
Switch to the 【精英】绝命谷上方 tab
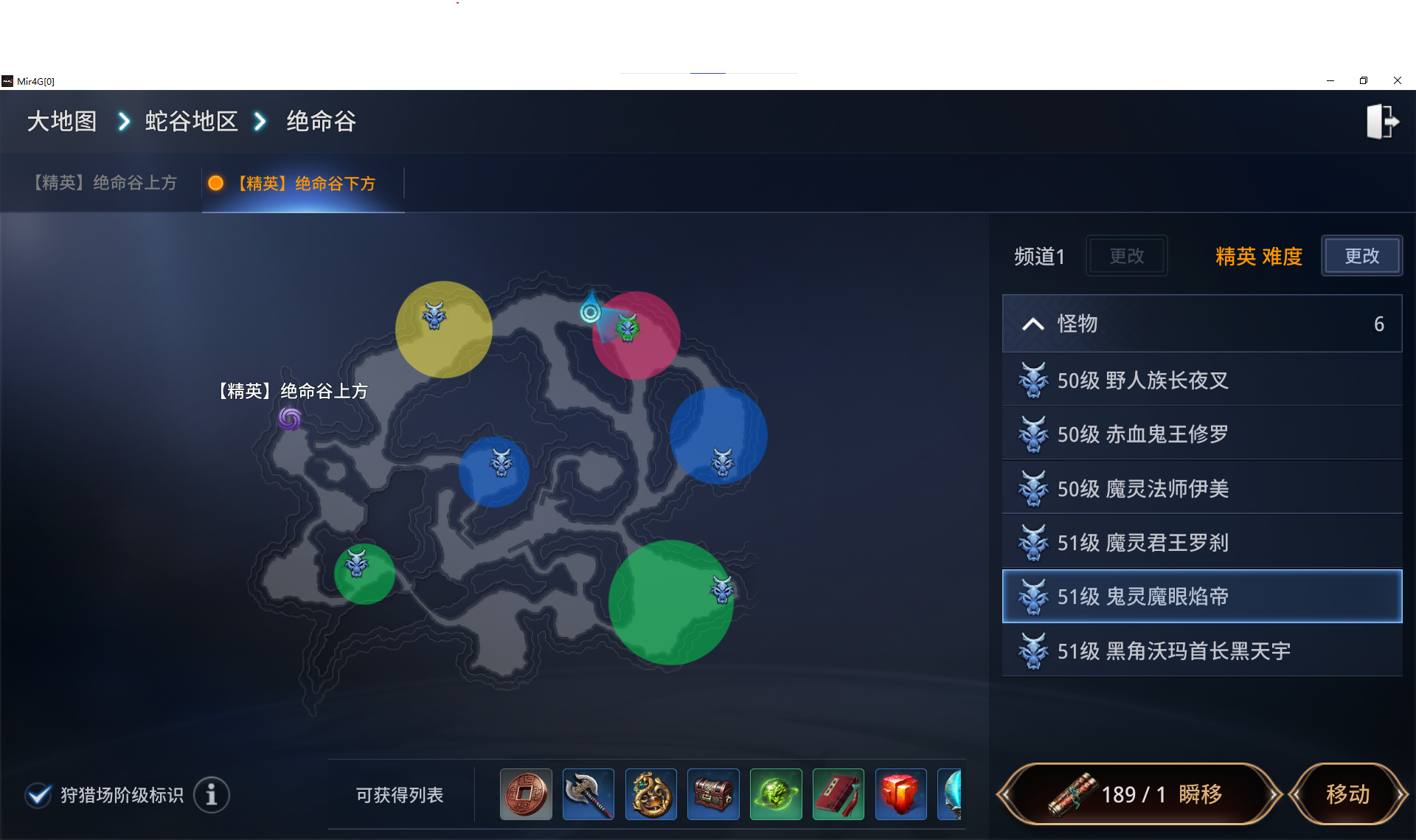(x=103, y=182)
